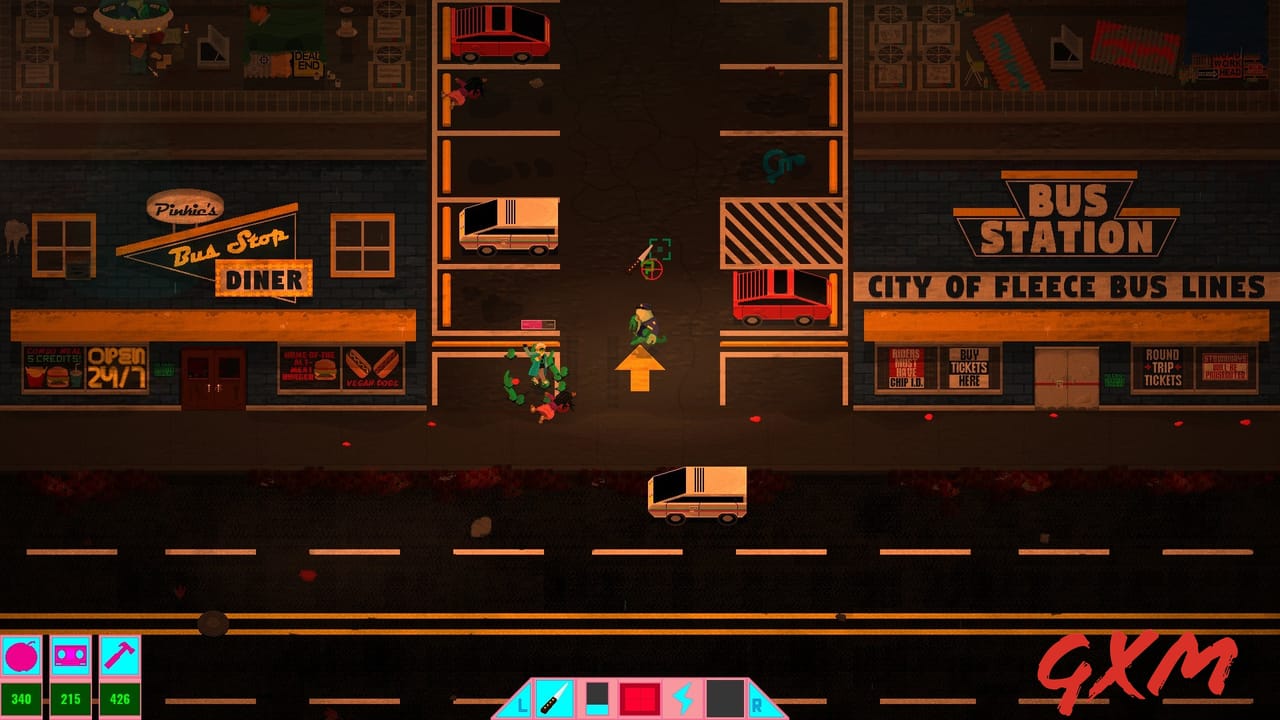Screen dimensions: 1280x720
Task: Select the cassette tape icon
Action: 70,657
